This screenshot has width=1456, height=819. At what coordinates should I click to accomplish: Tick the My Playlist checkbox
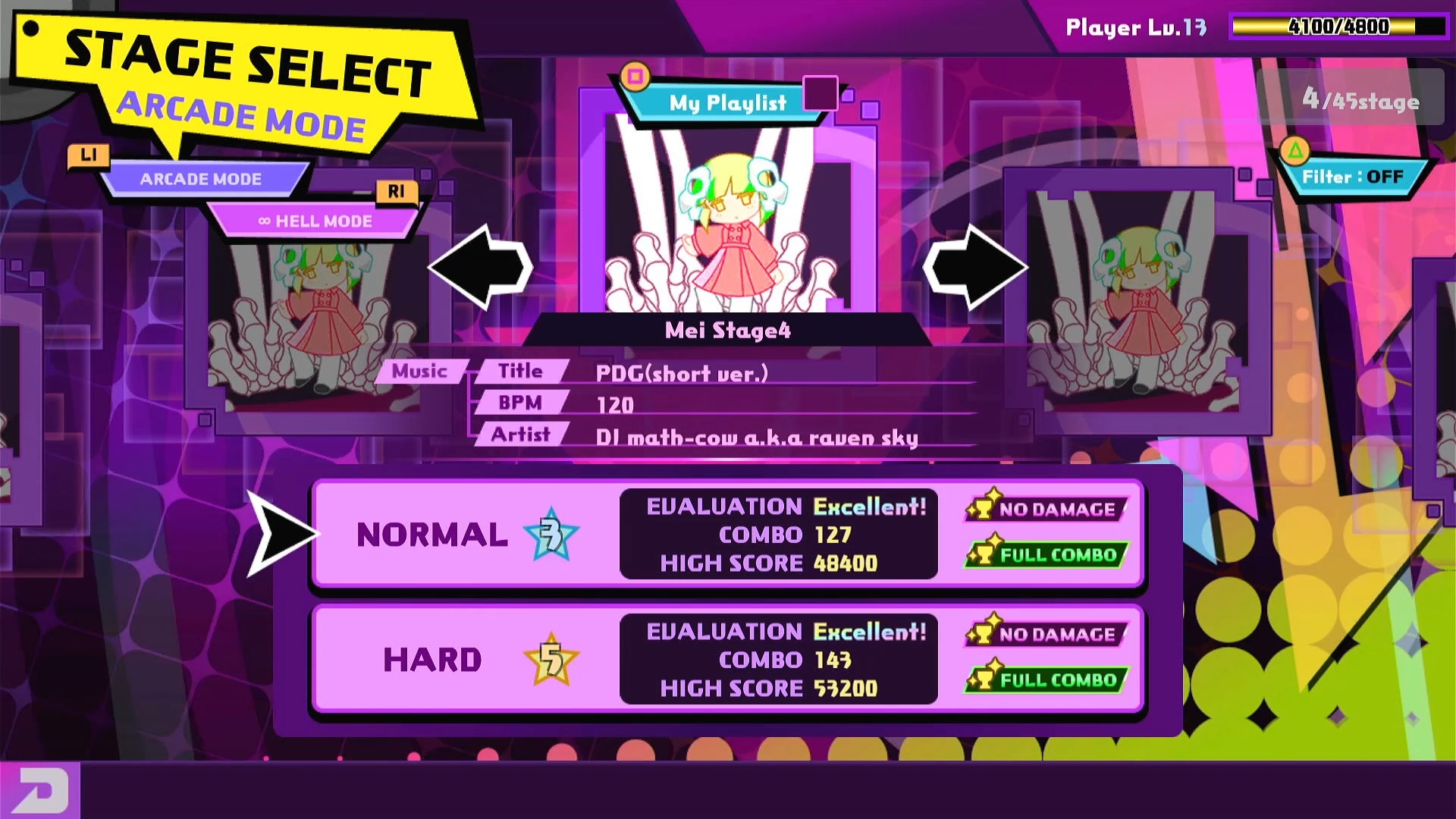pos(820,93)
